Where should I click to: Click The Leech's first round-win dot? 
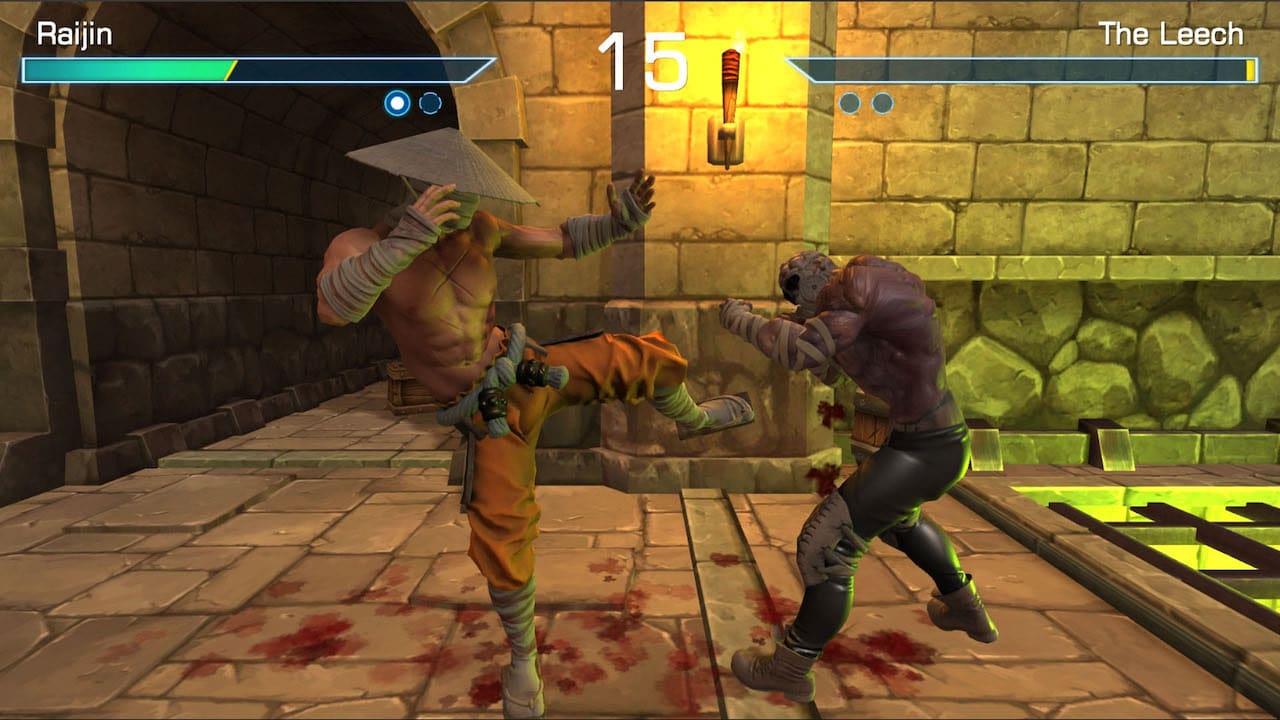(x=849, y=100)
